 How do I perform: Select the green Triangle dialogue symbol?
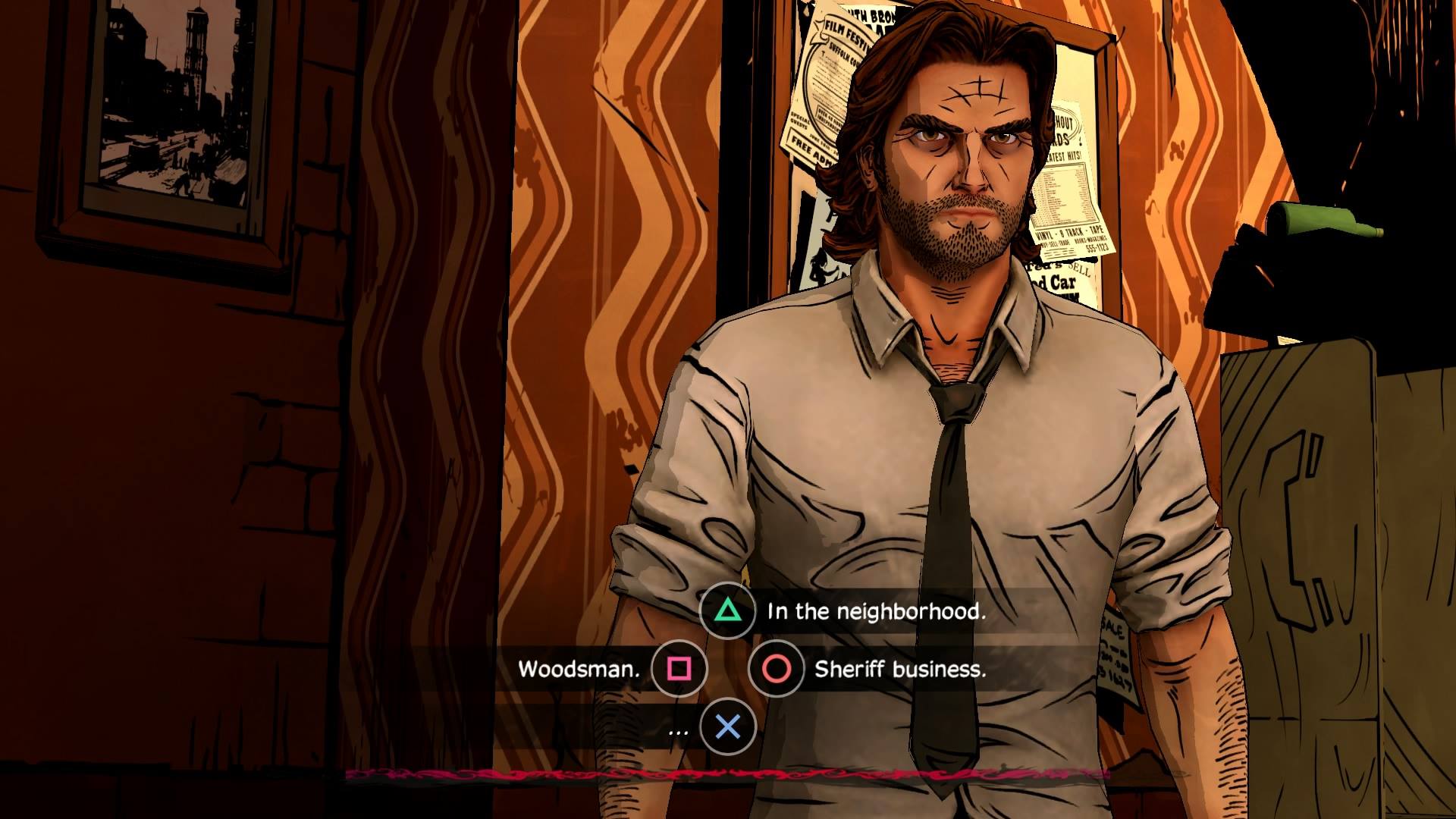[x=727, y=610]
